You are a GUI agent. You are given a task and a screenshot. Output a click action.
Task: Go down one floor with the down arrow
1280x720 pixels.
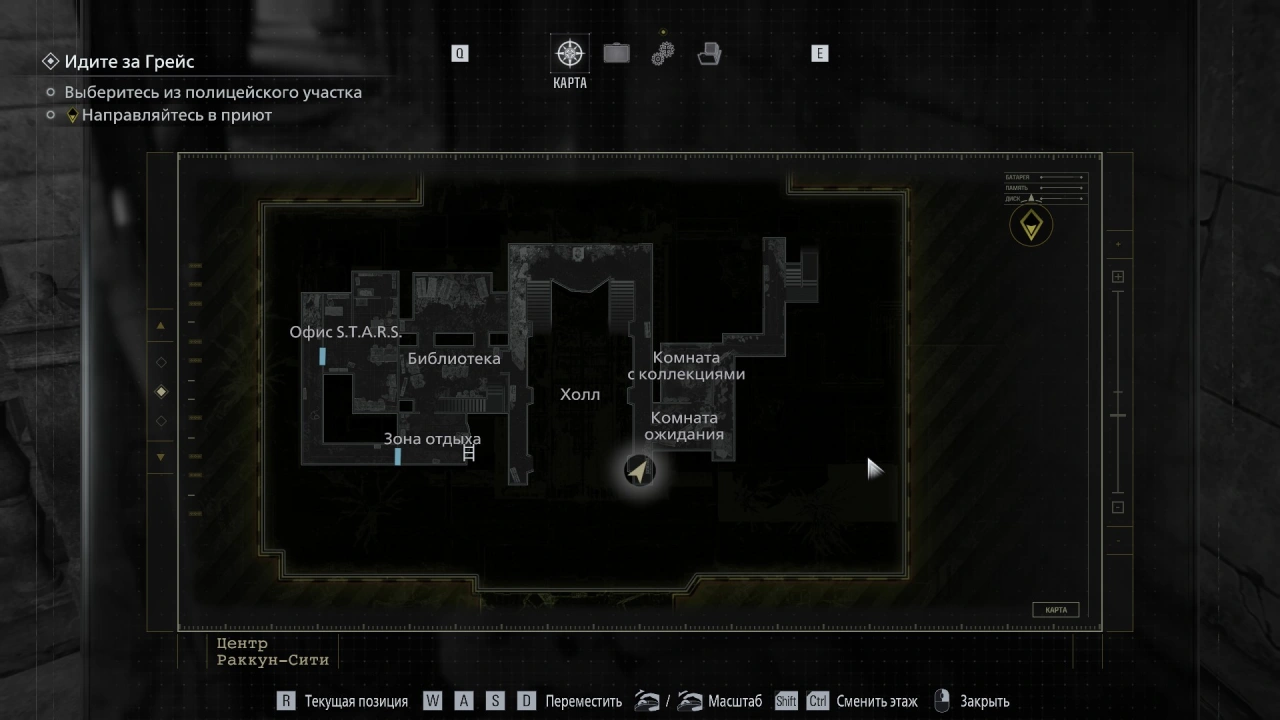click(161, 457)
